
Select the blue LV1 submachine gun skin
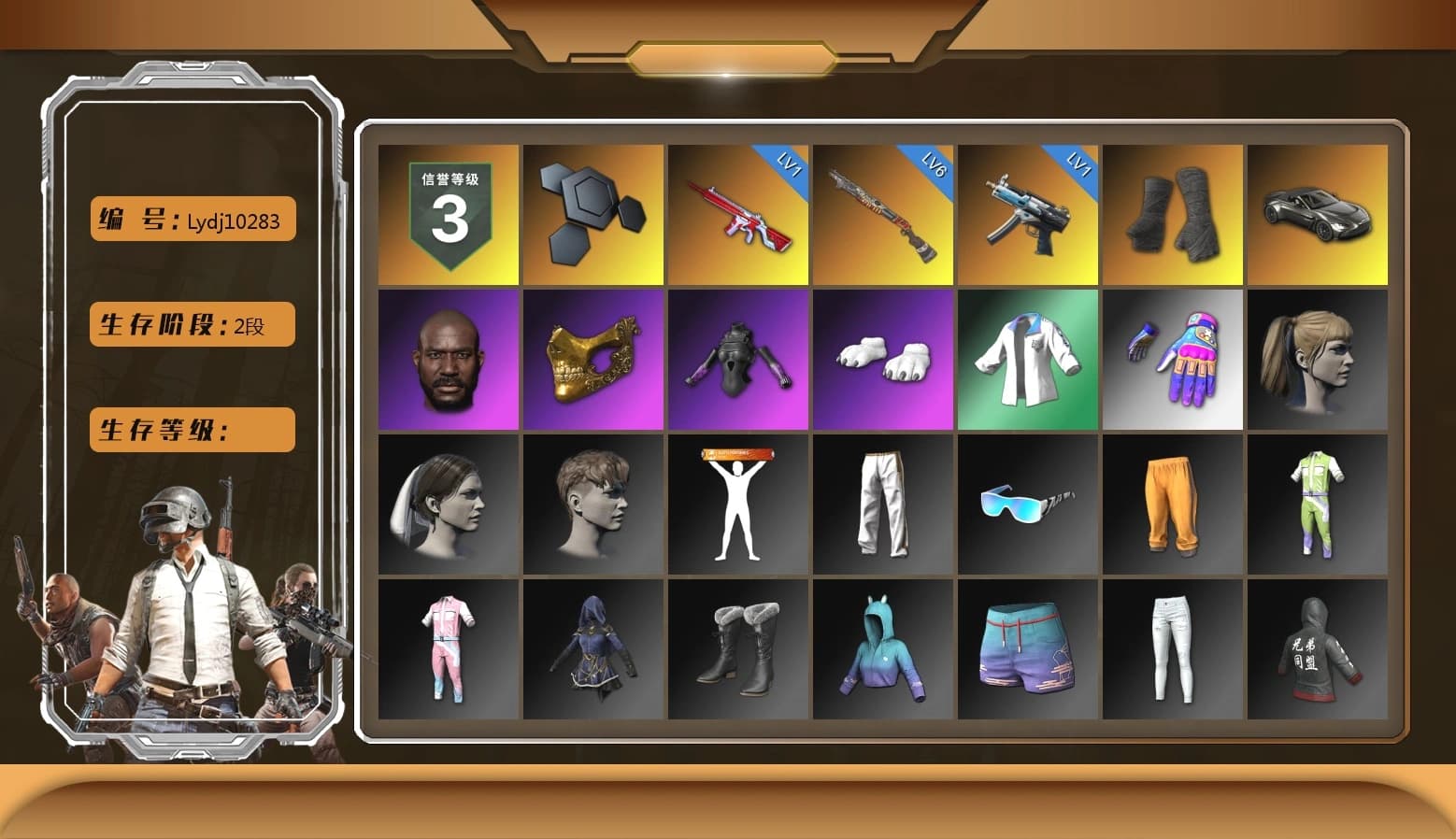pyautogui.click(x=1026, y=213)
